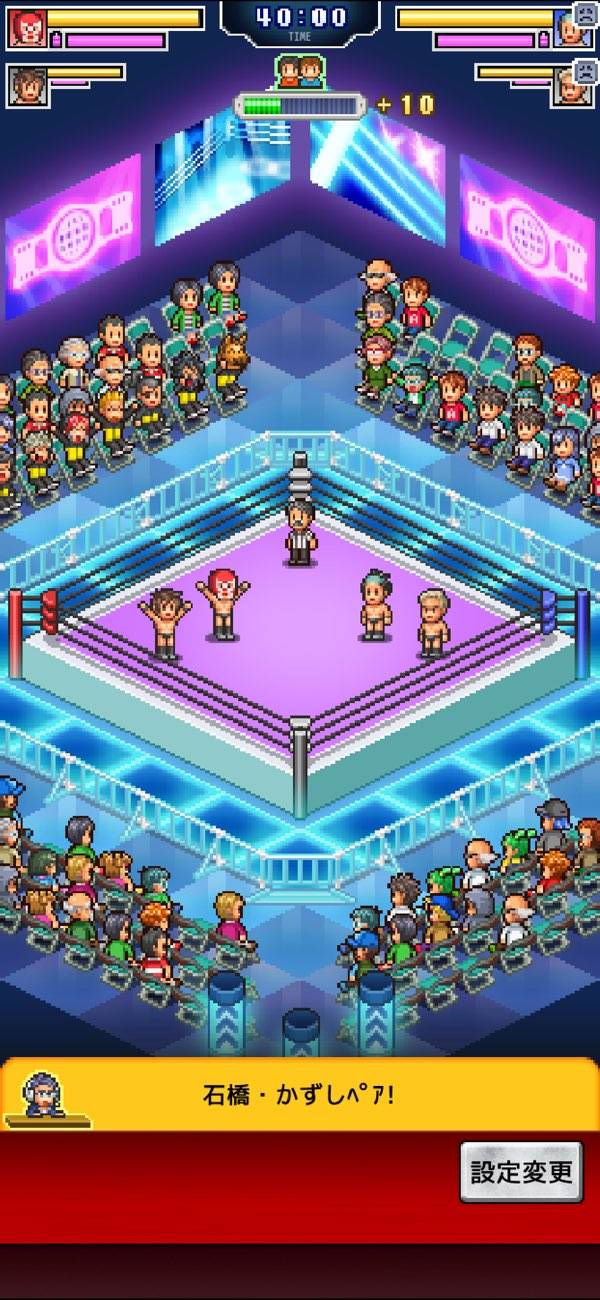Select the red masked wrestler portrait
Screen dimensions: 600x1300
[x=26, y=27]
